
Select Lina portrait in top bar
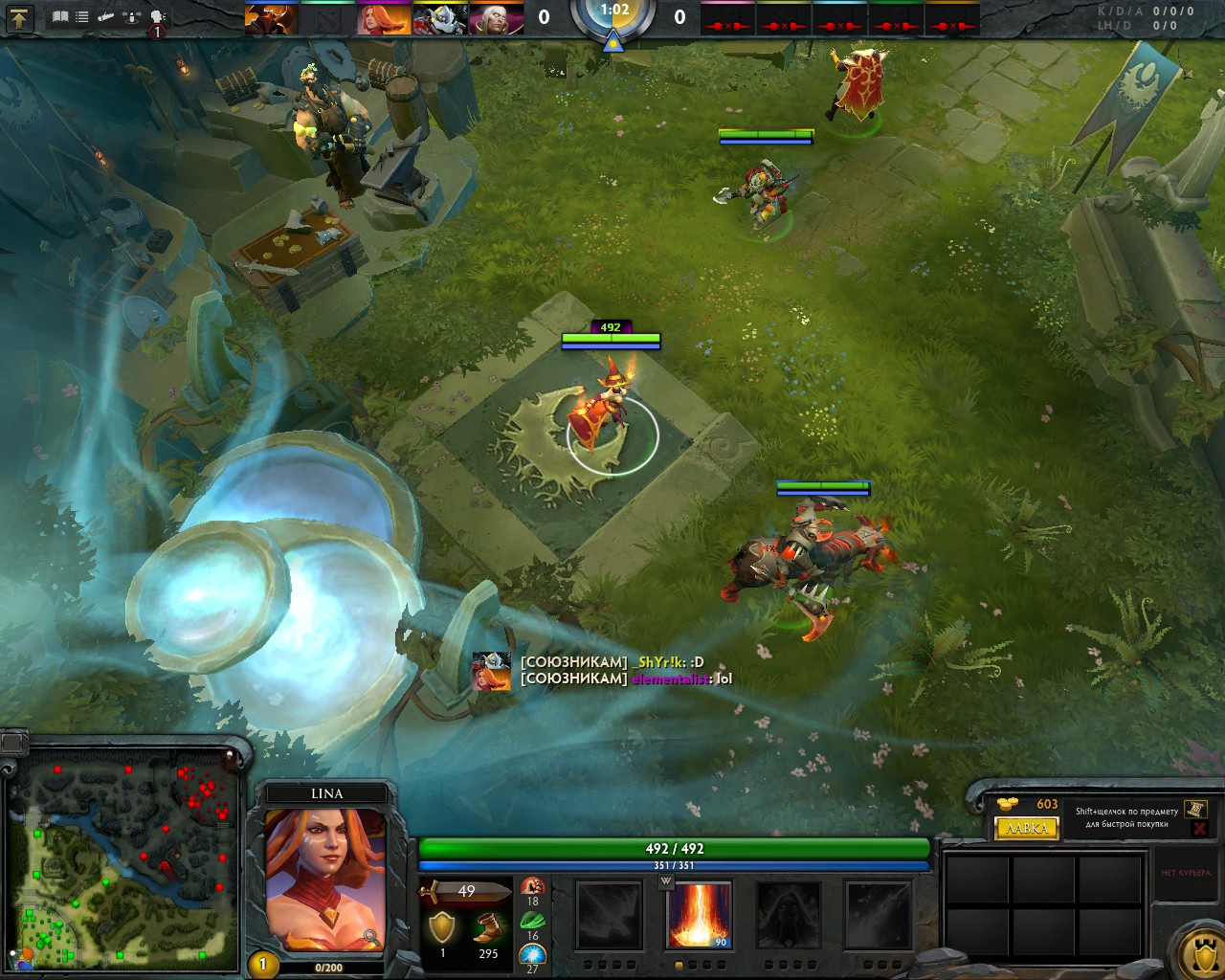pos(384,18)
